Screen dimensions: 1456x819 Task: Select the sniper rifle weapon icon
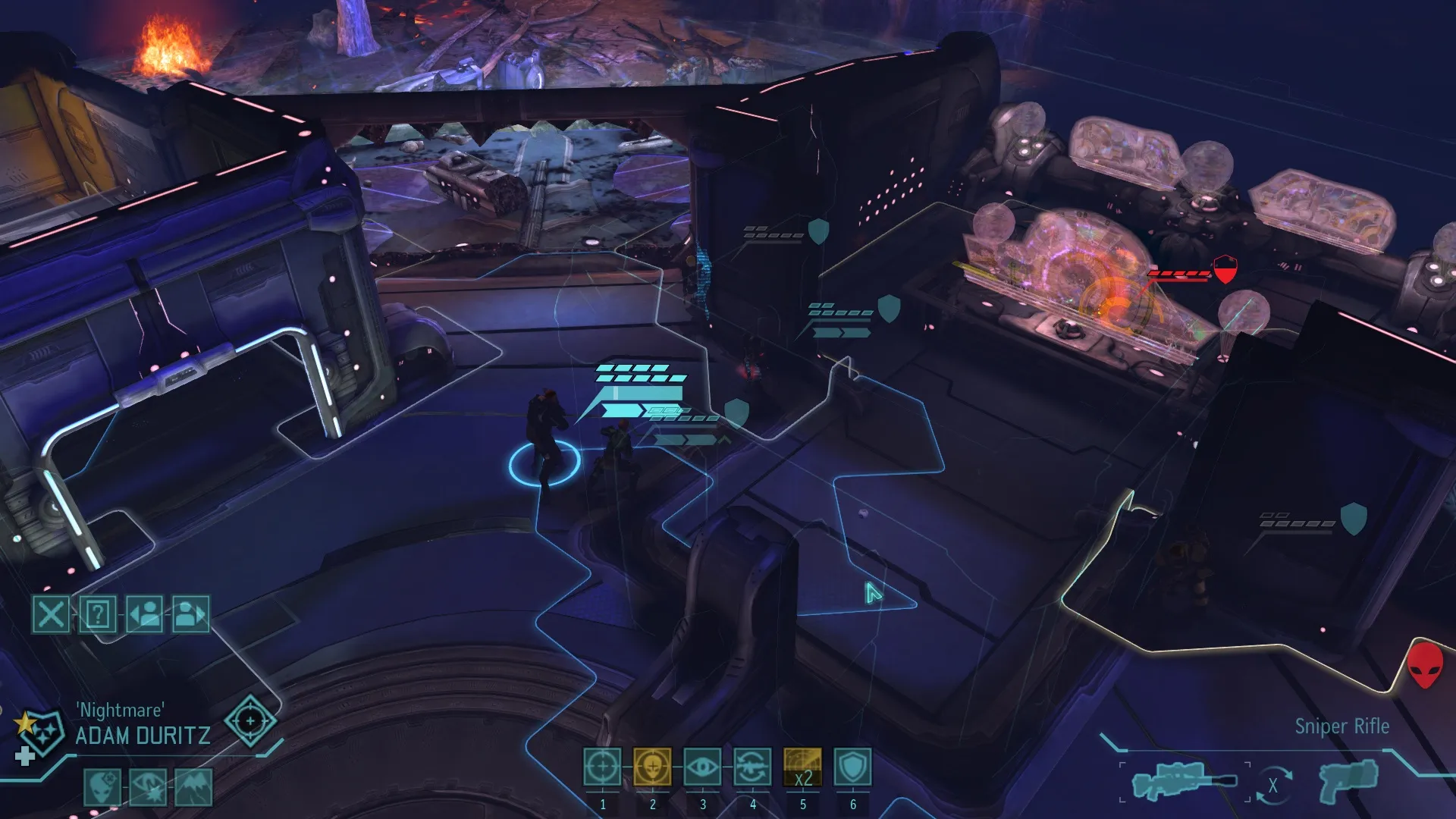coord(1183,781)
